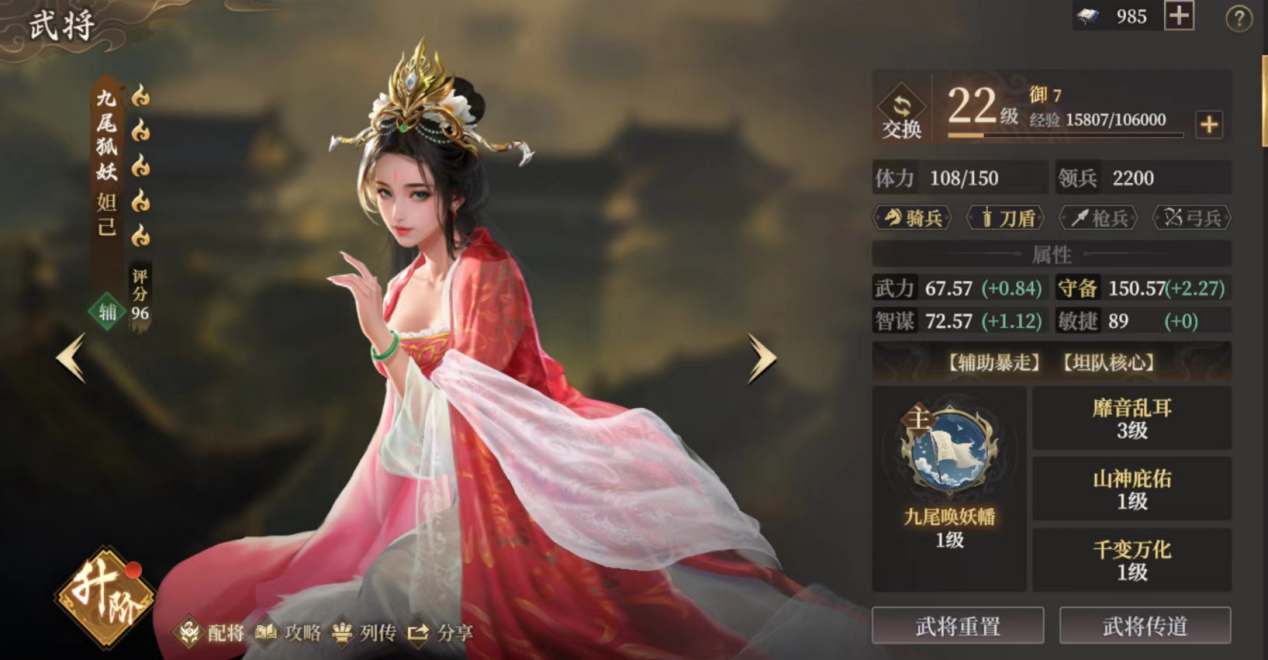Choose the 枪兵 spearman troop type
The image size is (1268, 660).
(1098, 217)
